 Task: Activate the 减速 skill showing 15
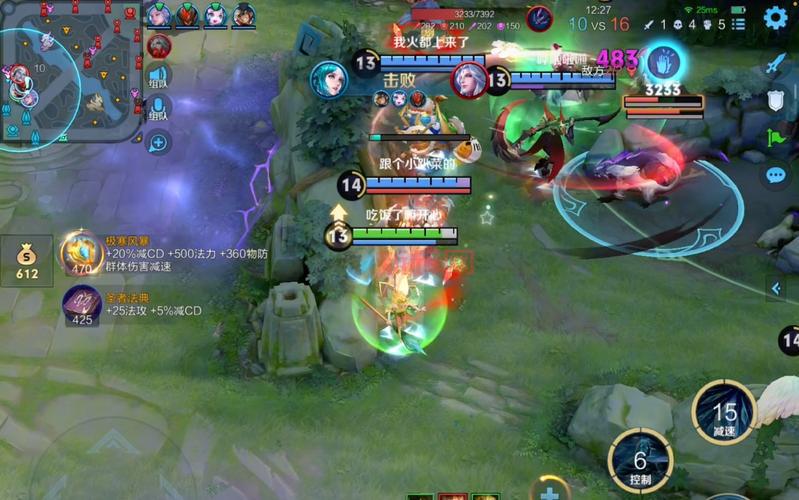724,413
